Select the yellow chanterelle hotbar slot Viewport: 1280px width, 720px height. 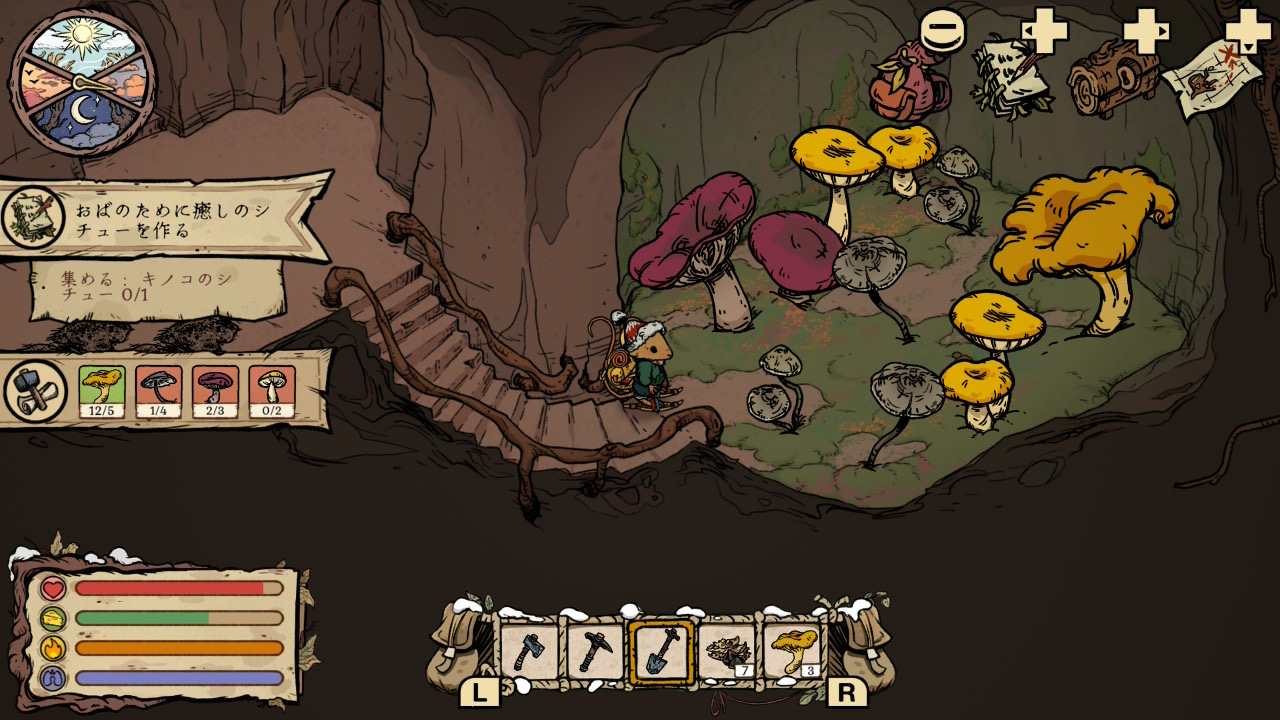(793, 651)
